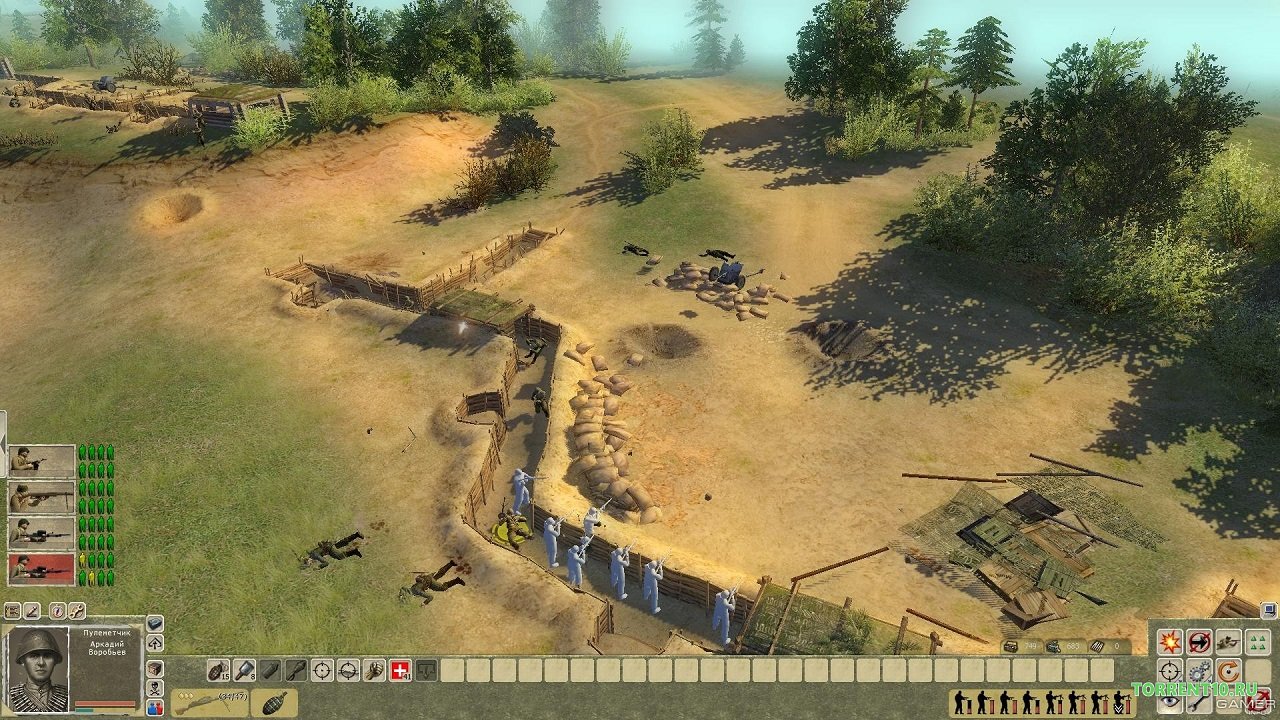Open the monitor icon menu button

(1268, 608)
